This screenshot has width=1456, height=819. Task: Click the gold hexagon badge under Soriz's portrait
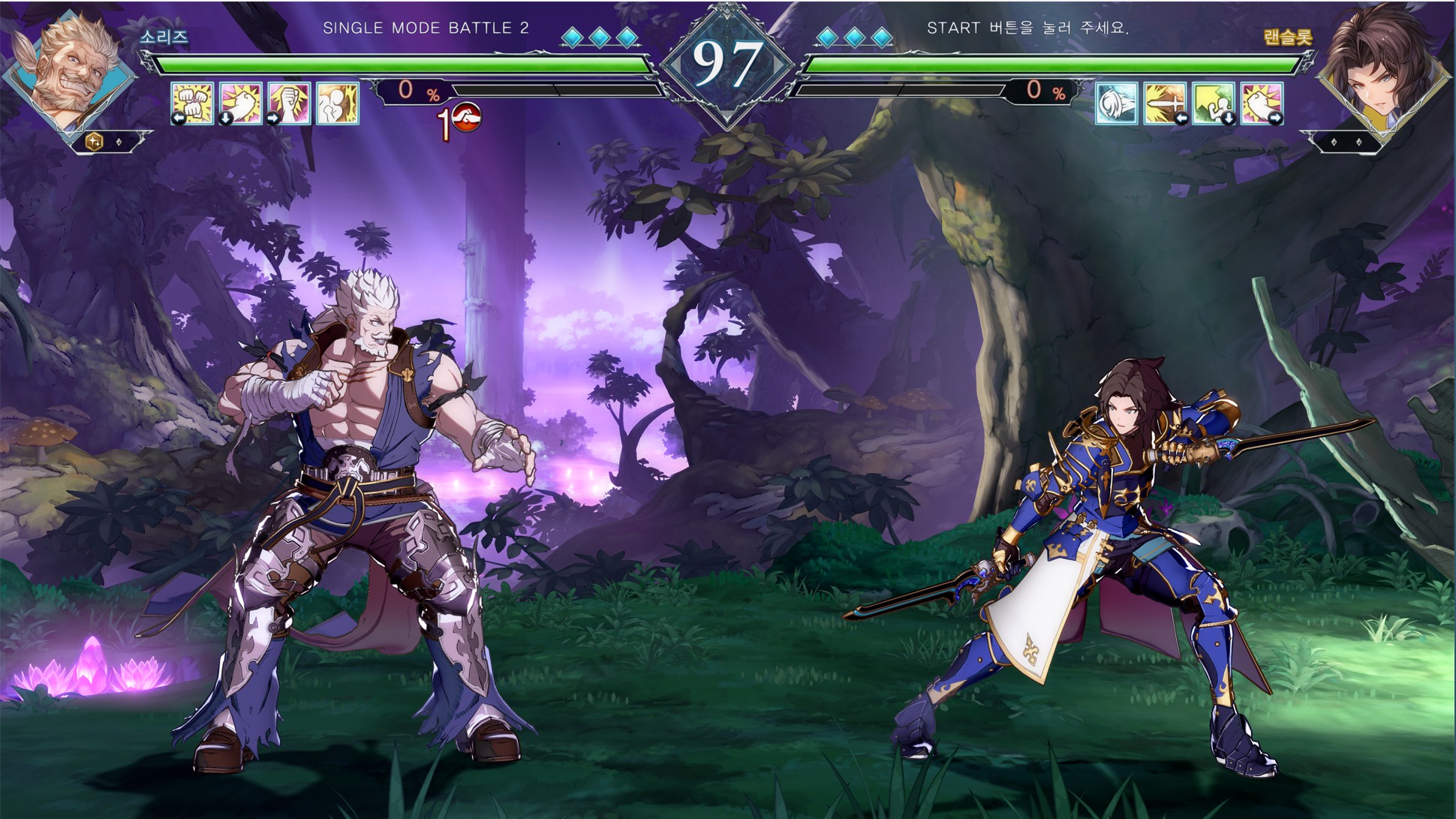95,141
